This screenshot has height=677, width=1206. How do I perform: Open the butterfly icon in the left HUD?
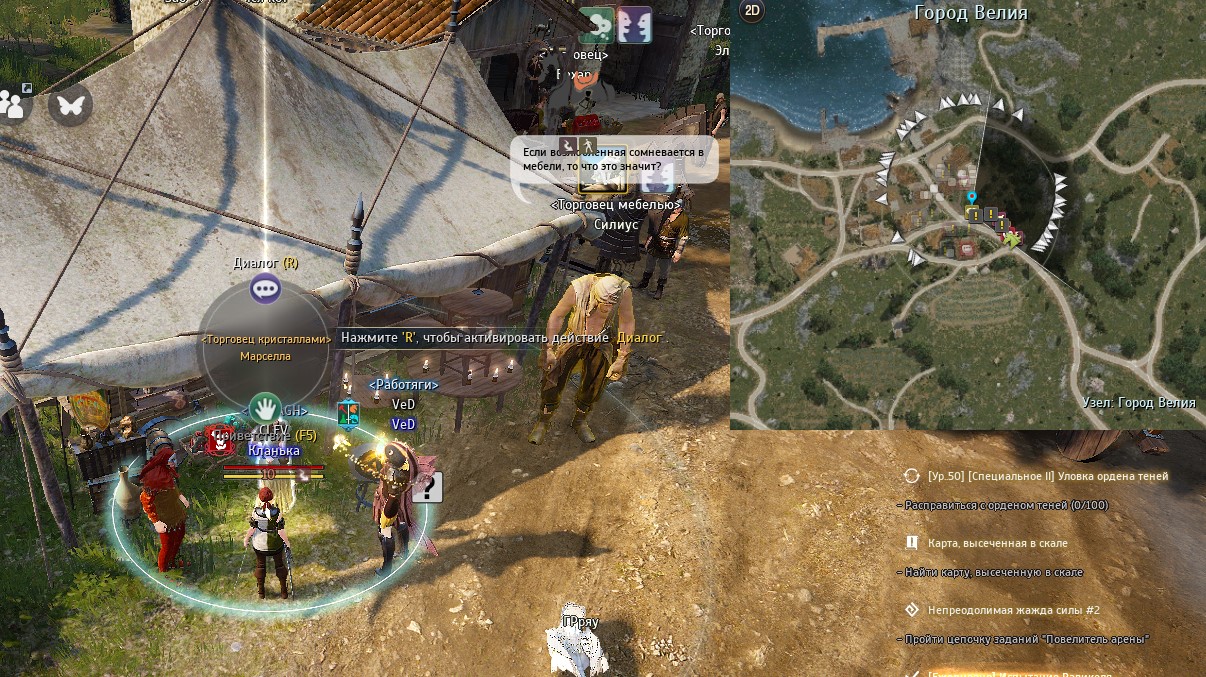[x=70, y=104]
